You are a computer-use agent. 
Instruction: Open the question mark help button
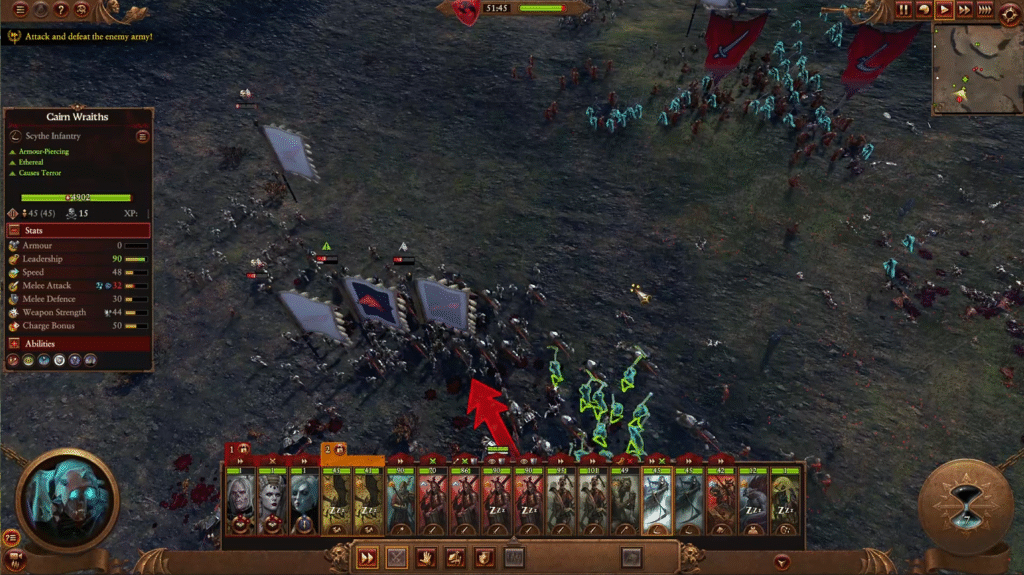pyautogui.click(x=61, y=10)
